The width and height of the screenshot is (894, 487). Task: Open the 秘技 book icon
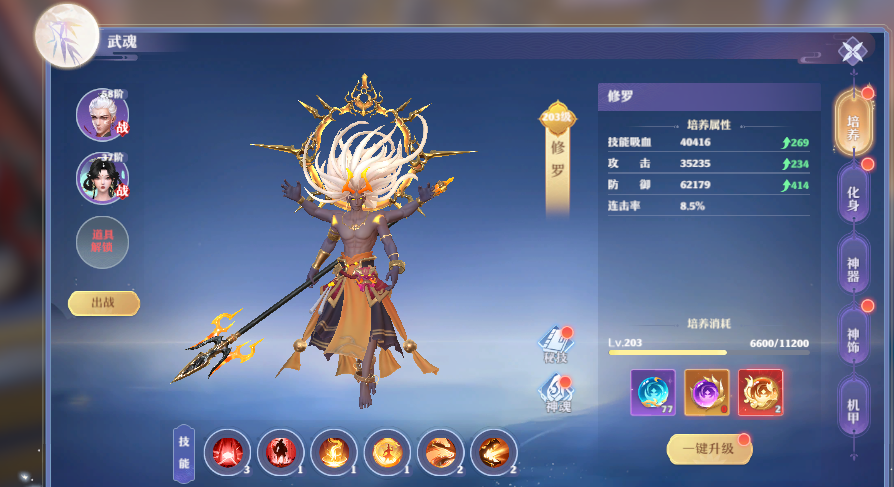coord(555,342)
